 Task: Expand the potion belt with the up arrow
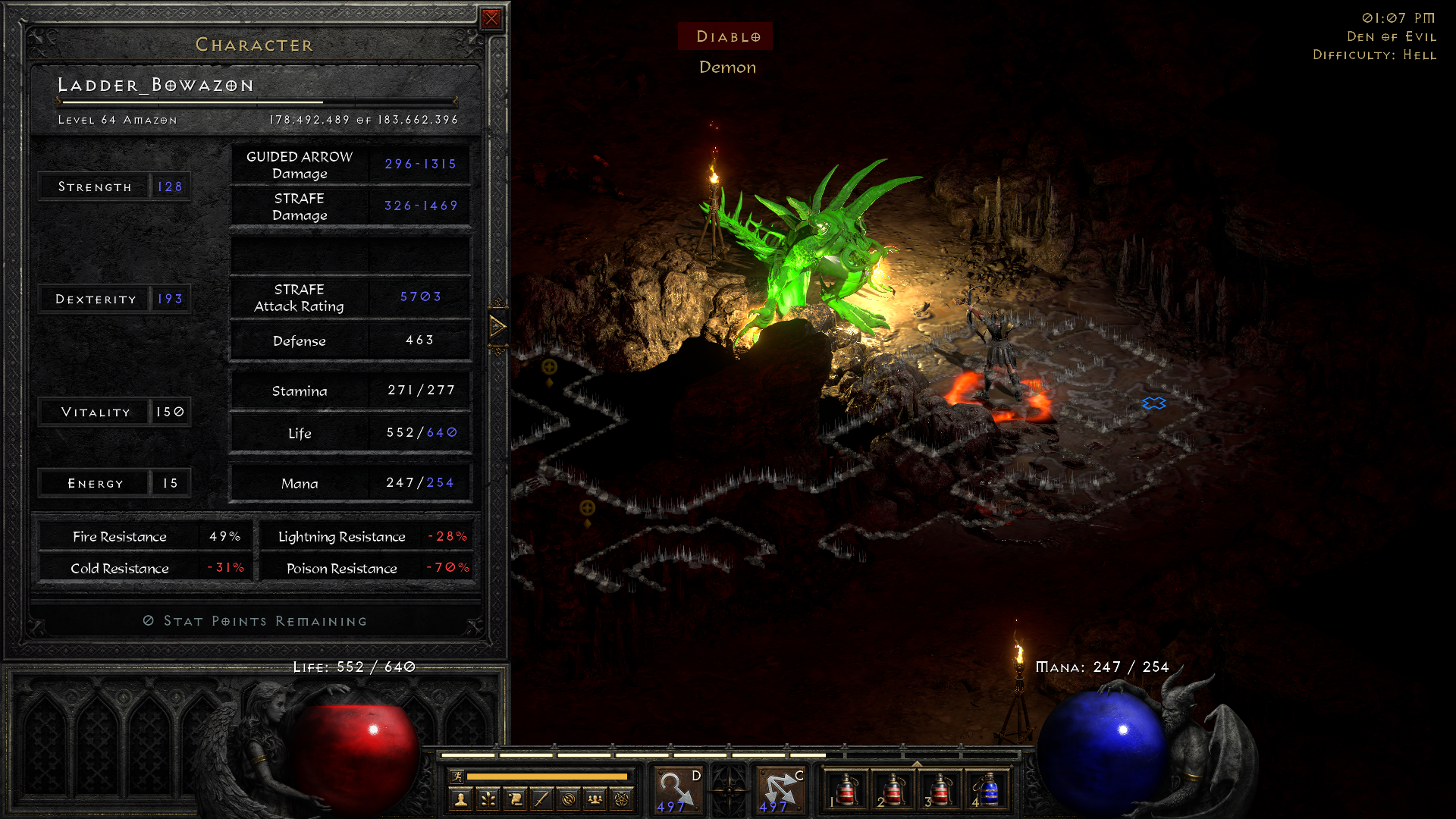tap(917, 763)
